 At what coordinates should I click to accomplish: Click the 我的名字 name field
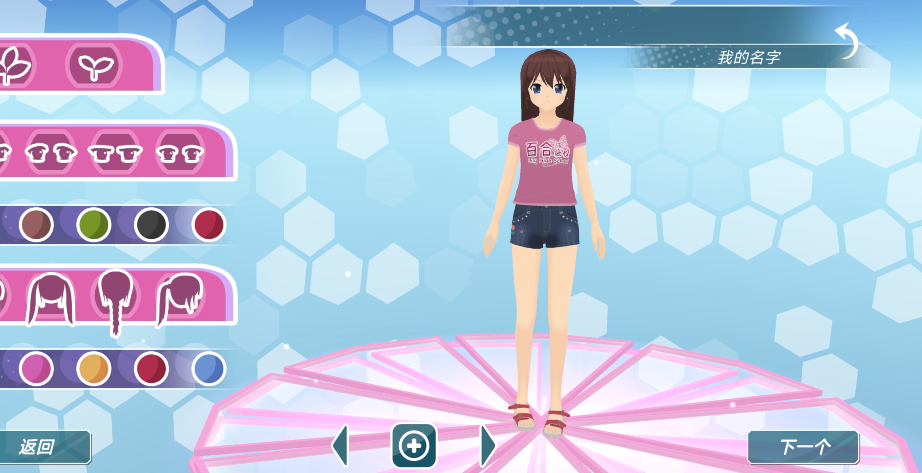(x=748, y=57)
